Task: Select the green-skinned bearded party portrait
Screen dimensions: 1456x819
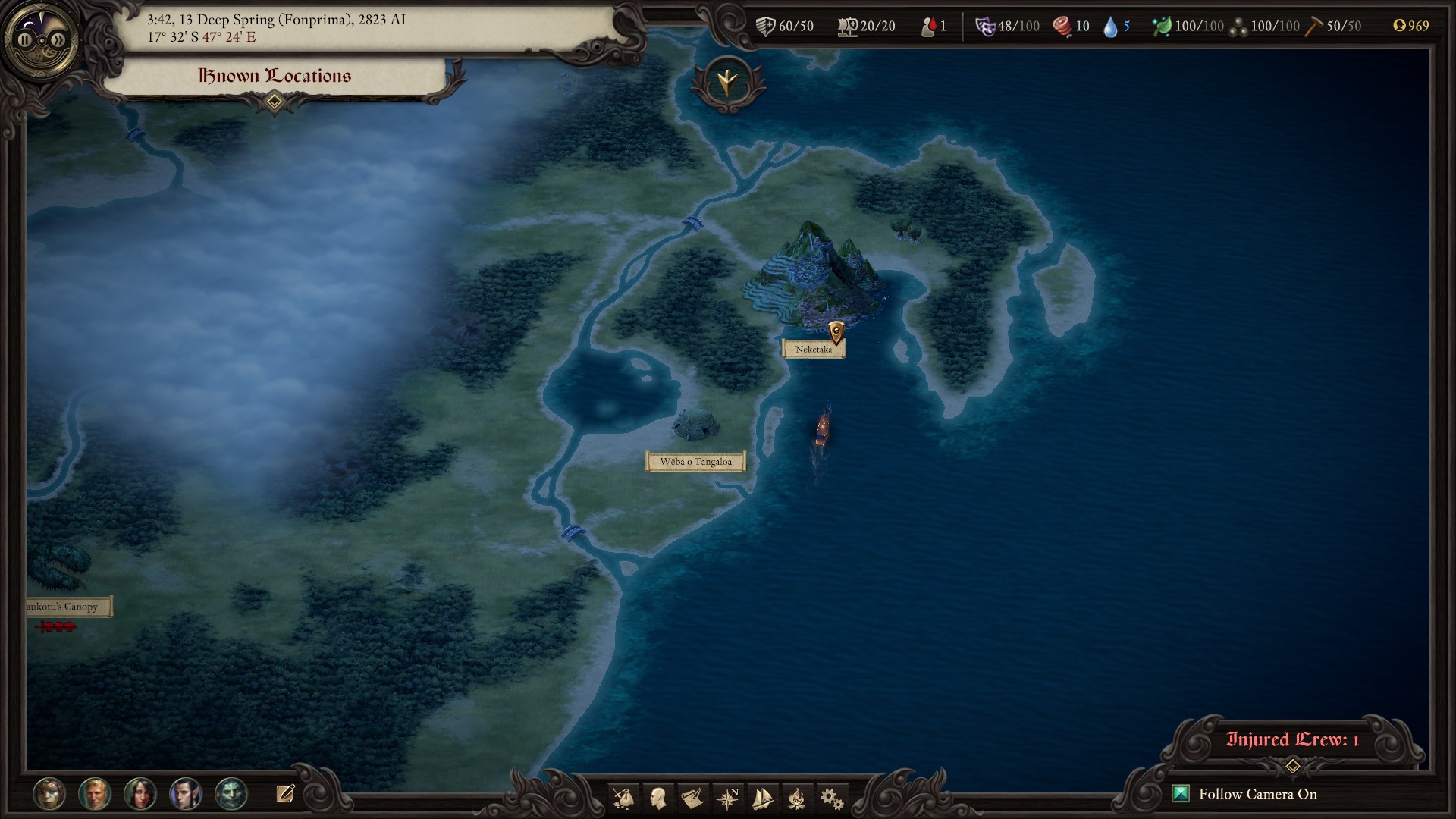Action: click(231, 794)
